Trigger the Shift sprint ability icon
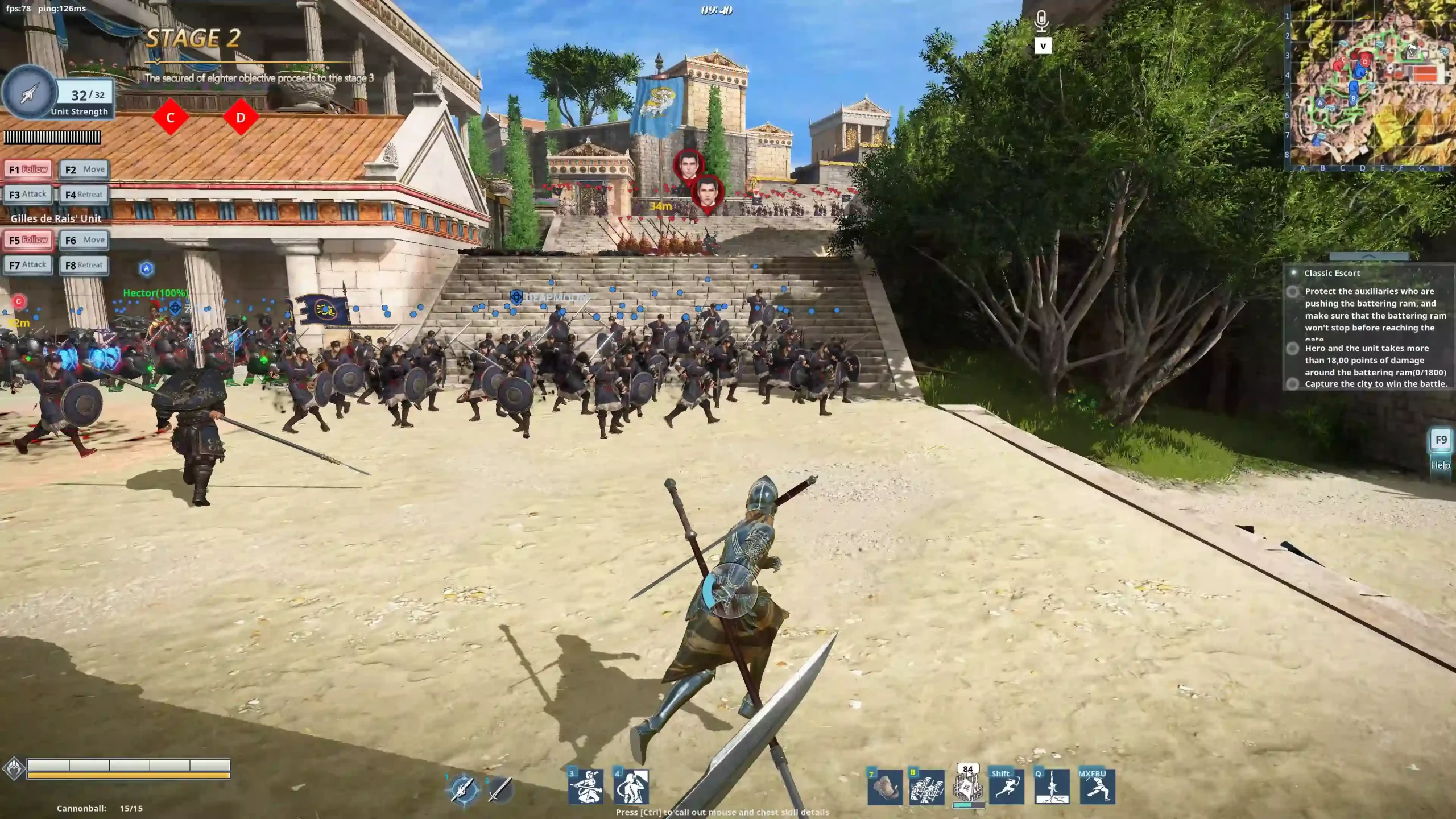The height and width of the screenshot is (819, 1456). [x=1006, y=788]
